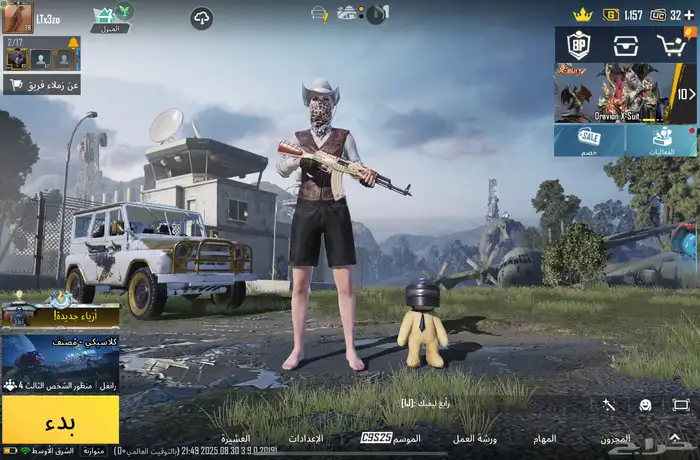Open the cloud download icon
Image resolution: width=700 pixels, height=460 pixels.
202,18
